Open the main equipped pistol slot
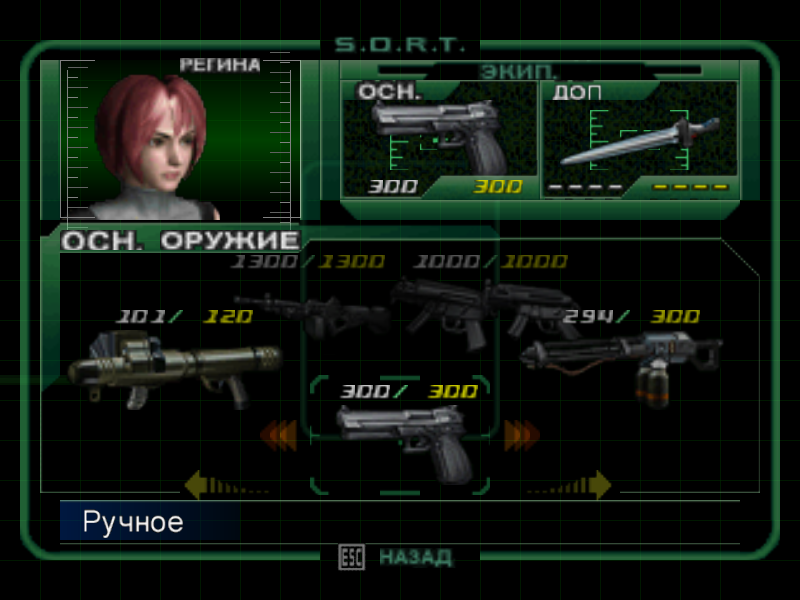The height and width of the screenshot is (600, 800). tap(438, 138)
